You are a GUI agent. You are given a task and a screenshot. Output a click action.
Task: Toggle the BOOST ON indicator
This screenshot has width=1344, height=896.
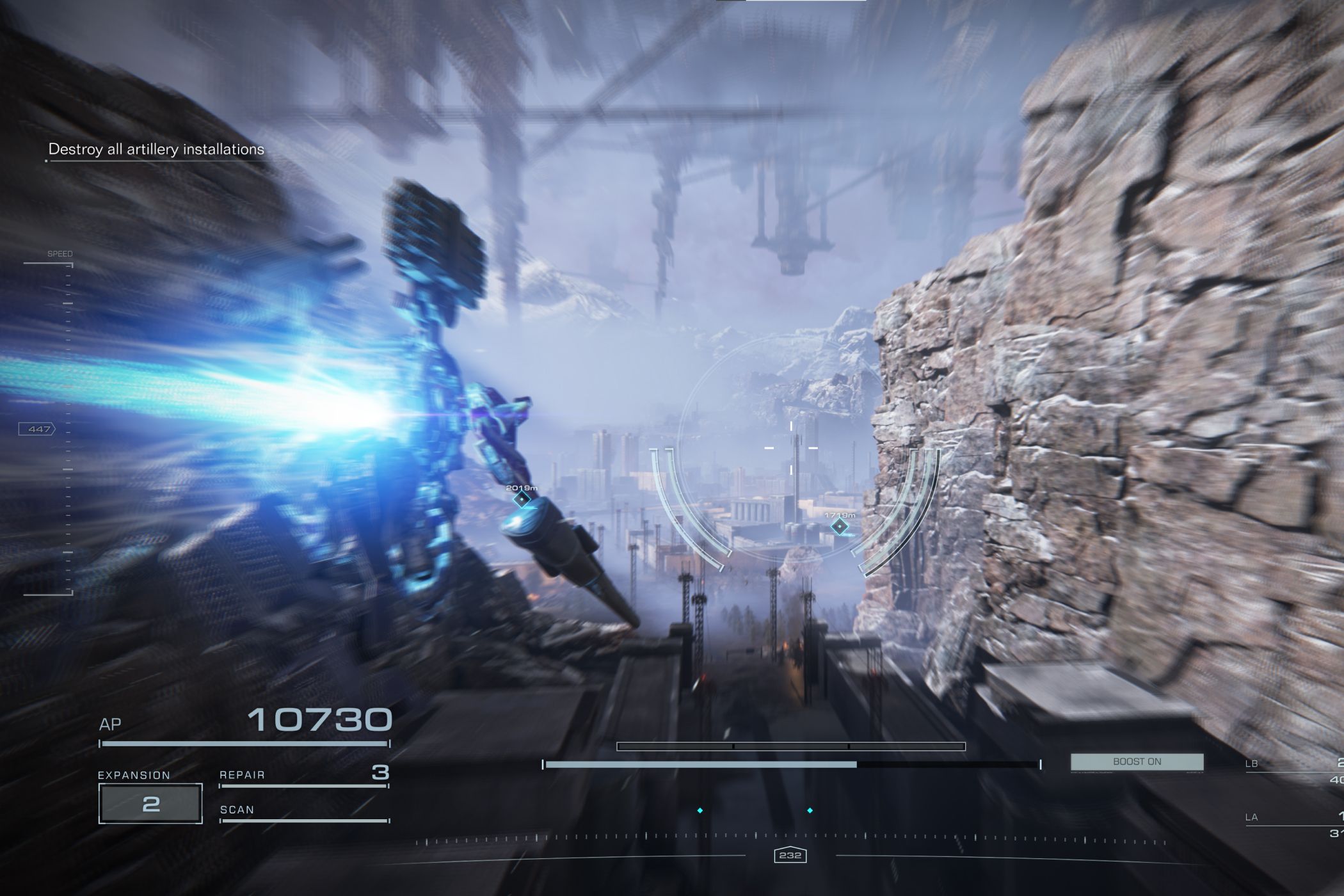click(1137, 762)
